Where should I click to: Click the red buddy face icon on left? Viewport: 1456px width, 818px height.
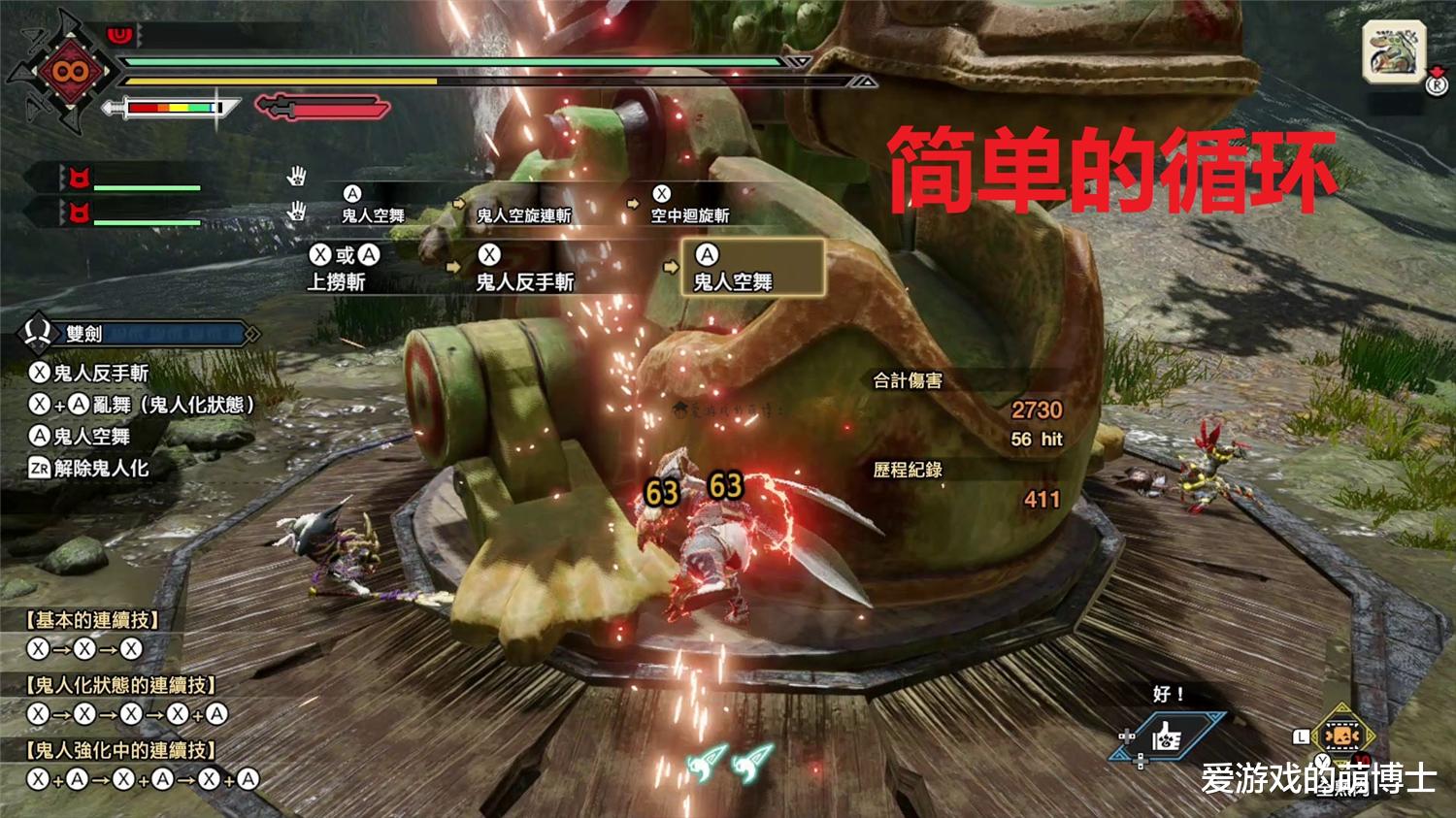pyautogui.click(x=83, y=179)
